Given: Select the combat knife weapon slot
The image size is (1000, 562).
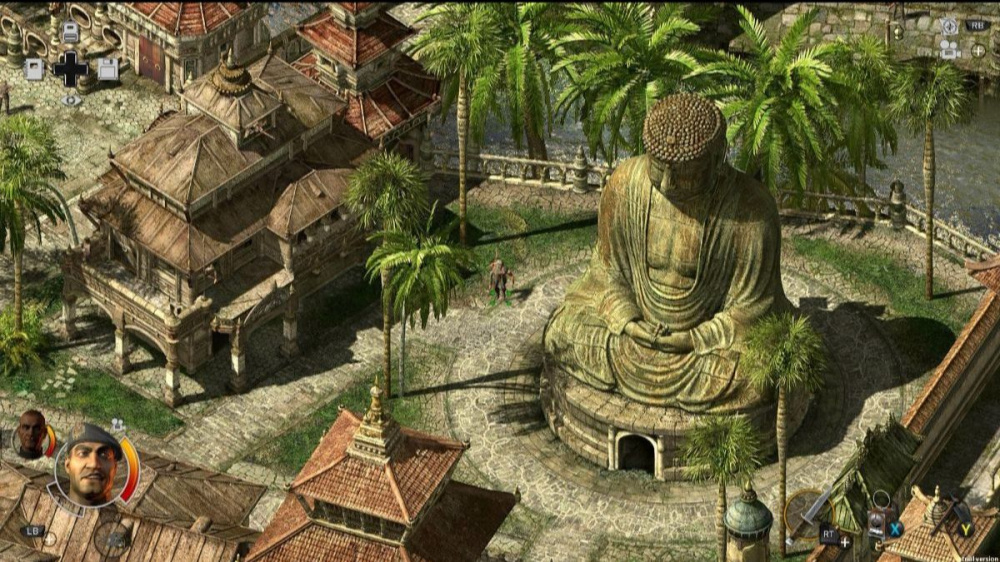Looking at the screenshot, I should (x=809, y=511).
